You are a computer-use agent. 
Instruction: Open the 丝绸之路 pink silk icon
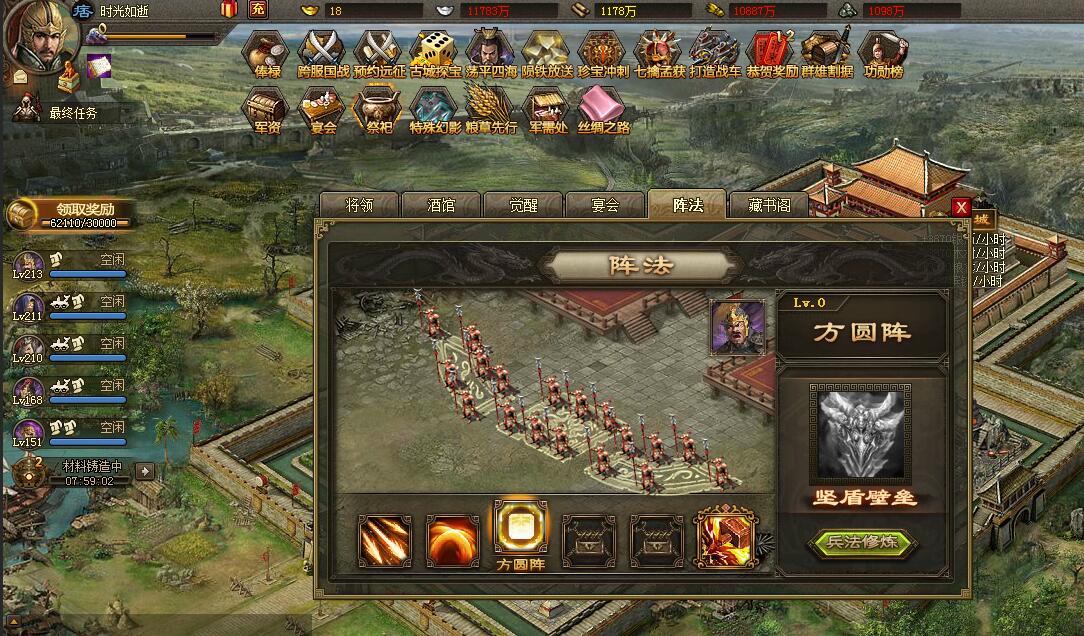pyautogui.click(x=603, y=110)
